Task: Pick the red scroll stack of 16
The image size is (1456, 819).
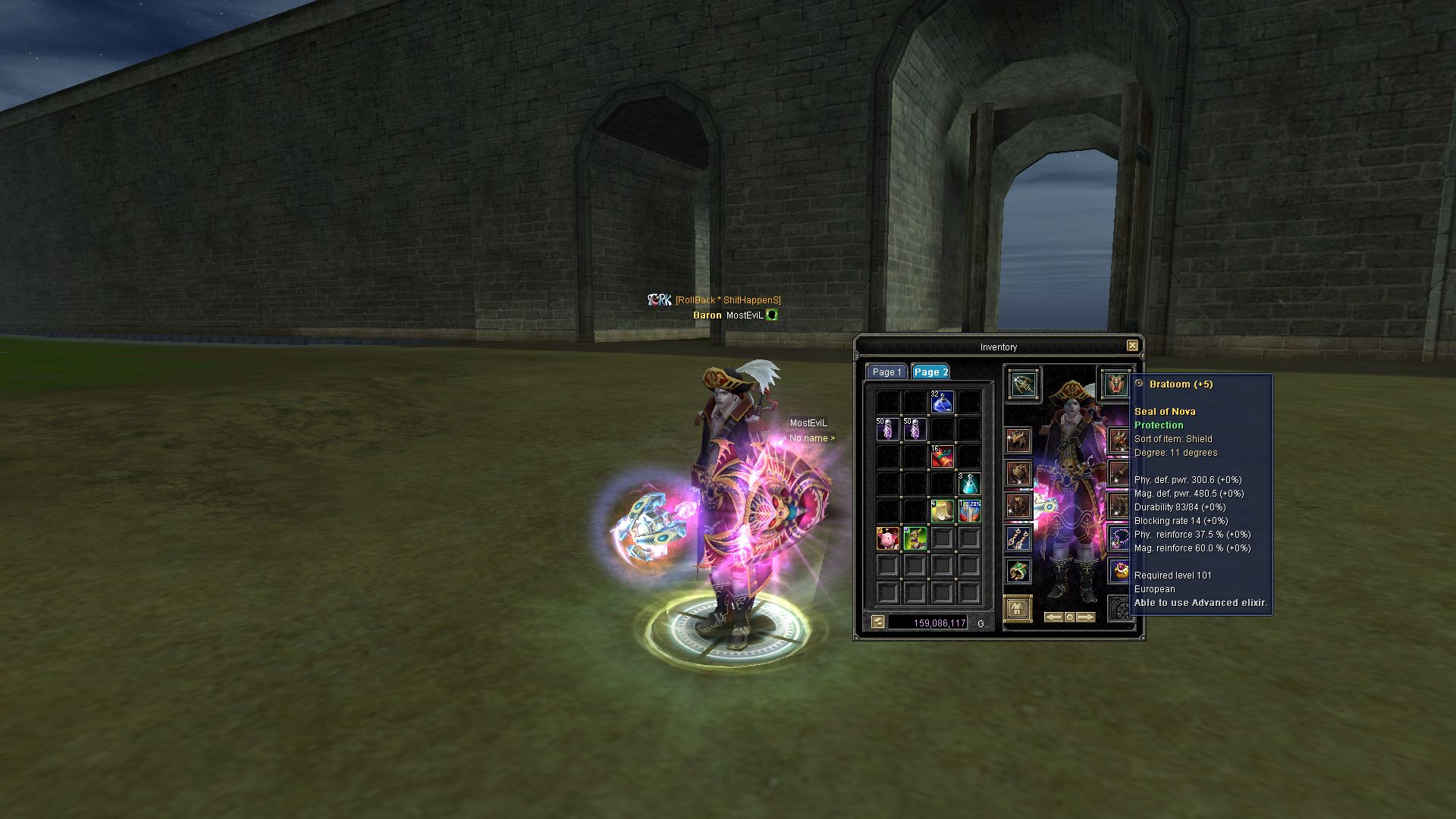Action: pos(942,457)
